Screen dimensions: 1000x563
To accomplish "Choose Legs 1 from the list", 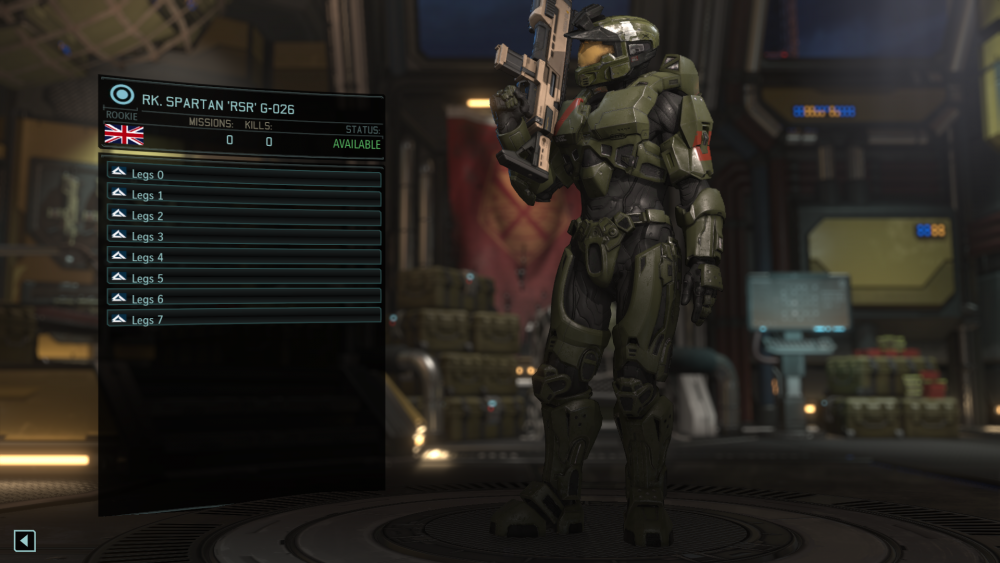I will (x=244, y=195).
